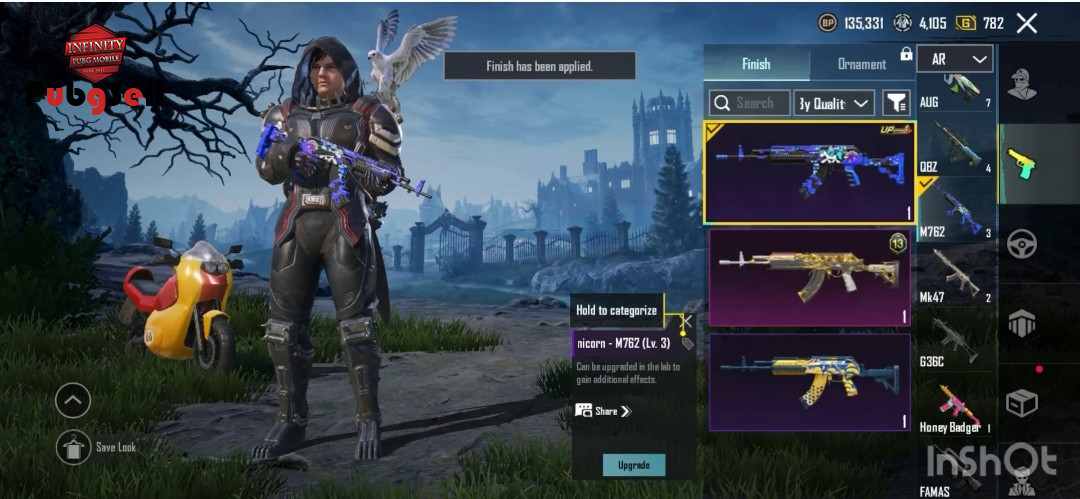Close the inventory screen with X
This screenshot has width=1080, height=499.
[x=1026, y=23]
